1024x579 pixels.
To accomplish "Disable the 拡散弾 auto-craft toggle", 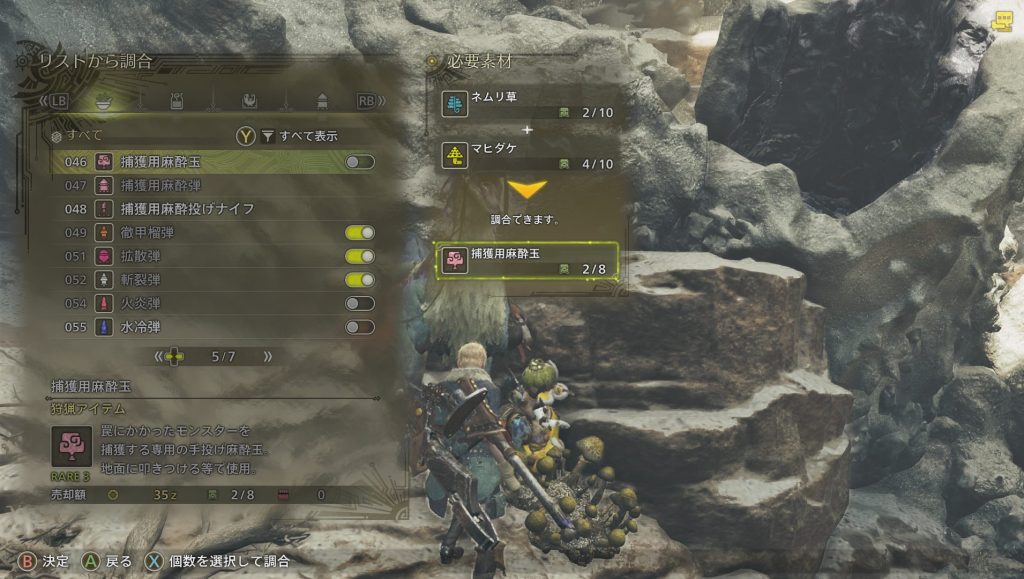I will coord(359,256).
